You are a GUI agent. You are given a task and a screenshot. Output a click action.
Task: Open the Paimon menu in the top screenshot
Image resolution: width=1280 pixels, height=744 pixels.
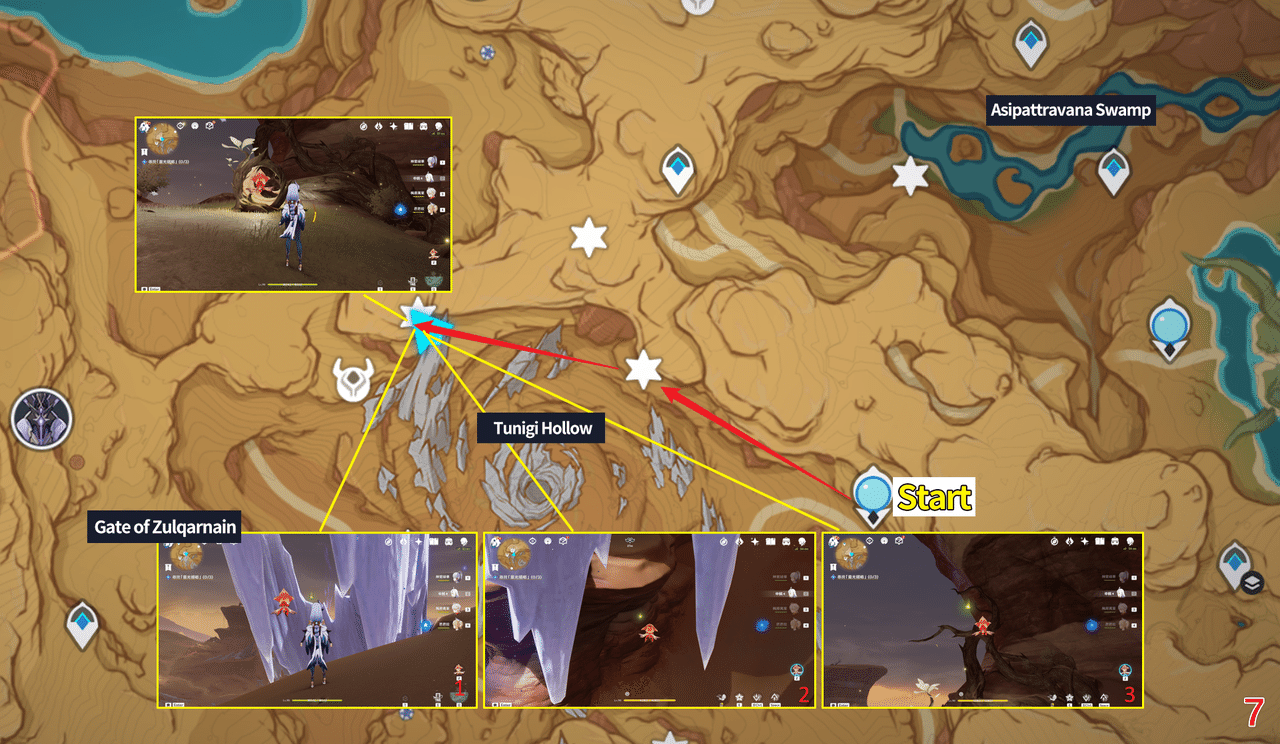coord(144,126)
